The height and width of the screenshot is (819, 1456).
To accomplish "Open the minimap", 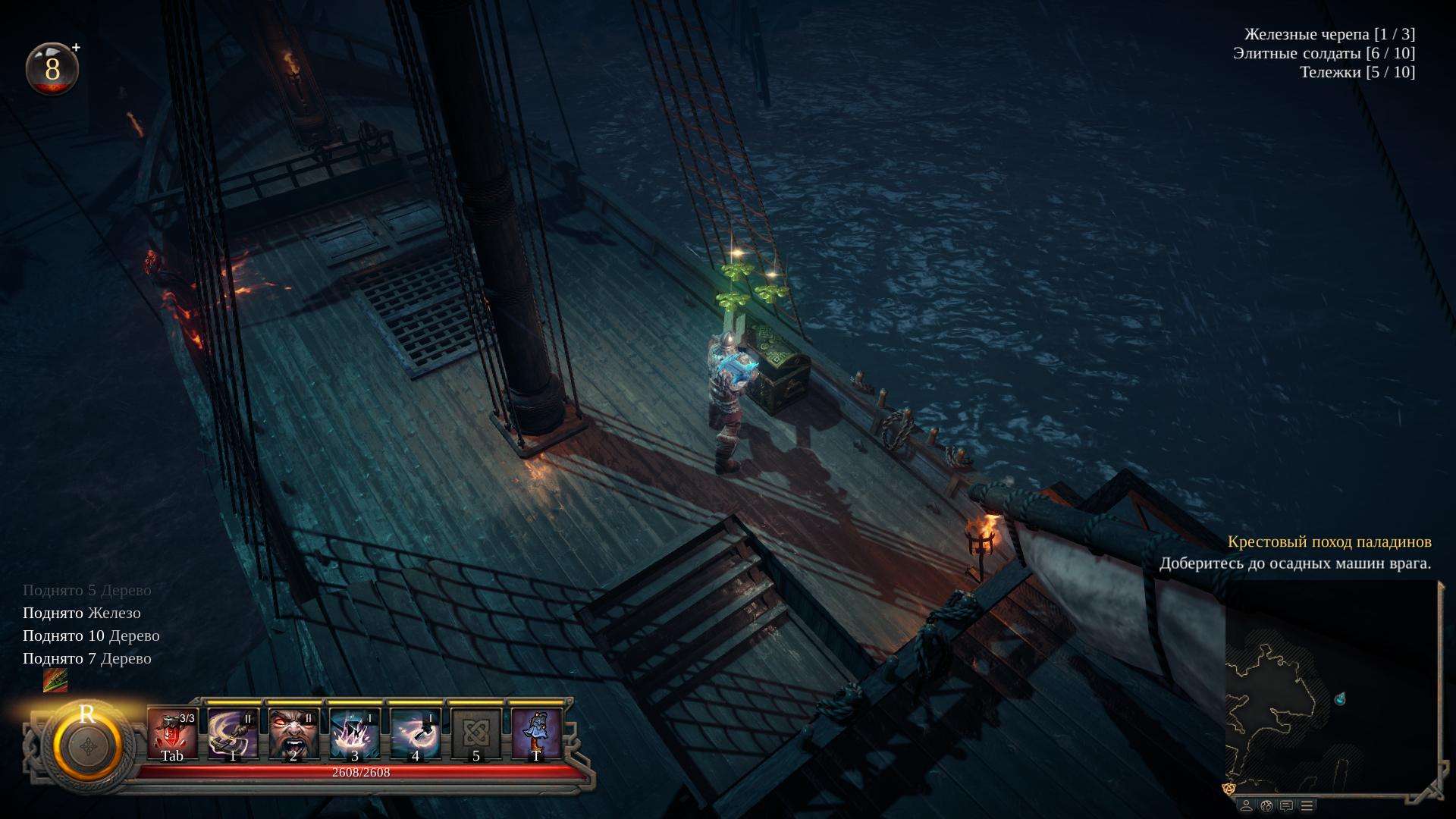I will pyautogui.click(x=1331, y=686).
